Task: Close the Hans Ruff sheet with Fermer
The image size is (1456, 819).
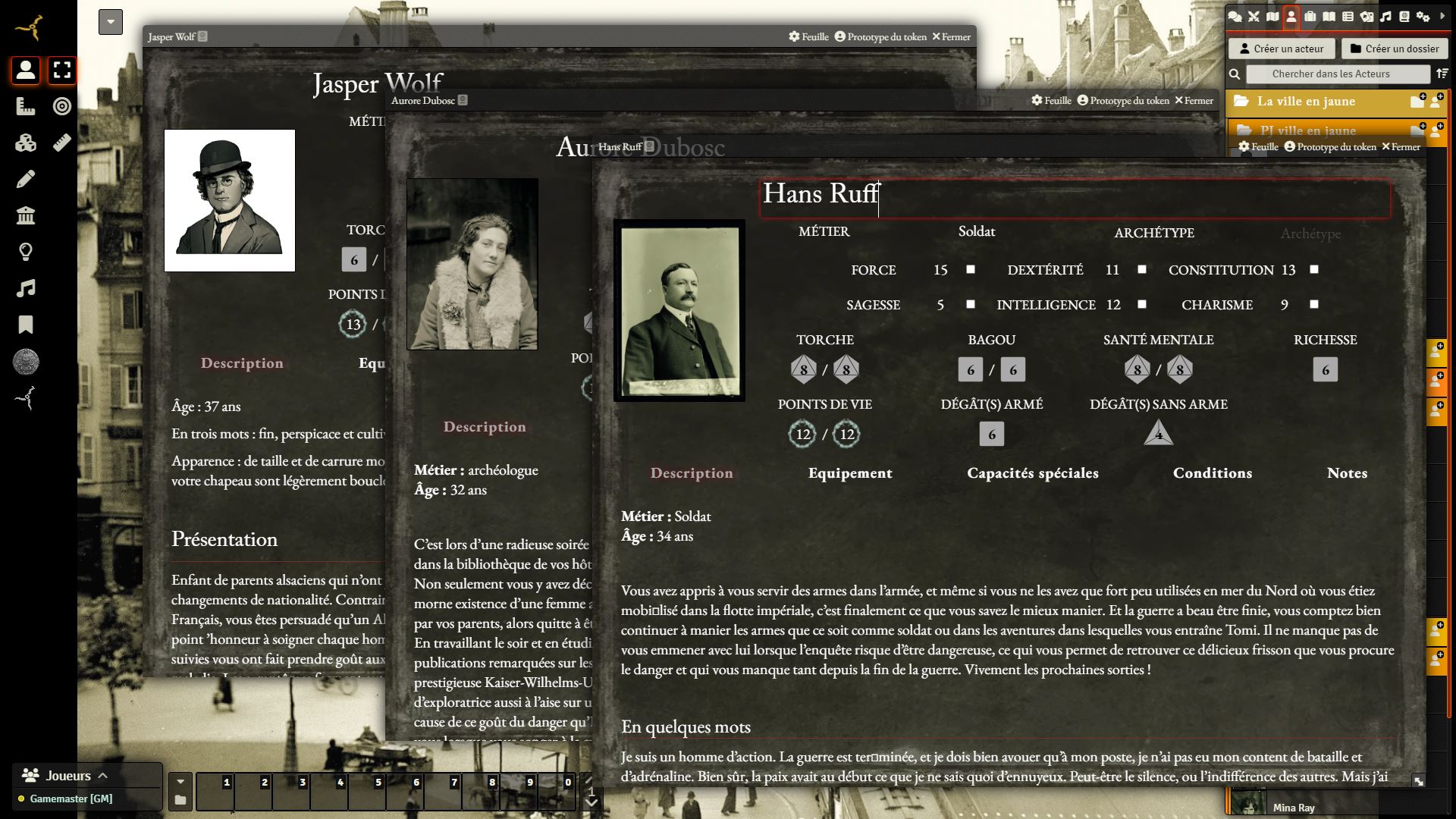Action: point(1401,147)
